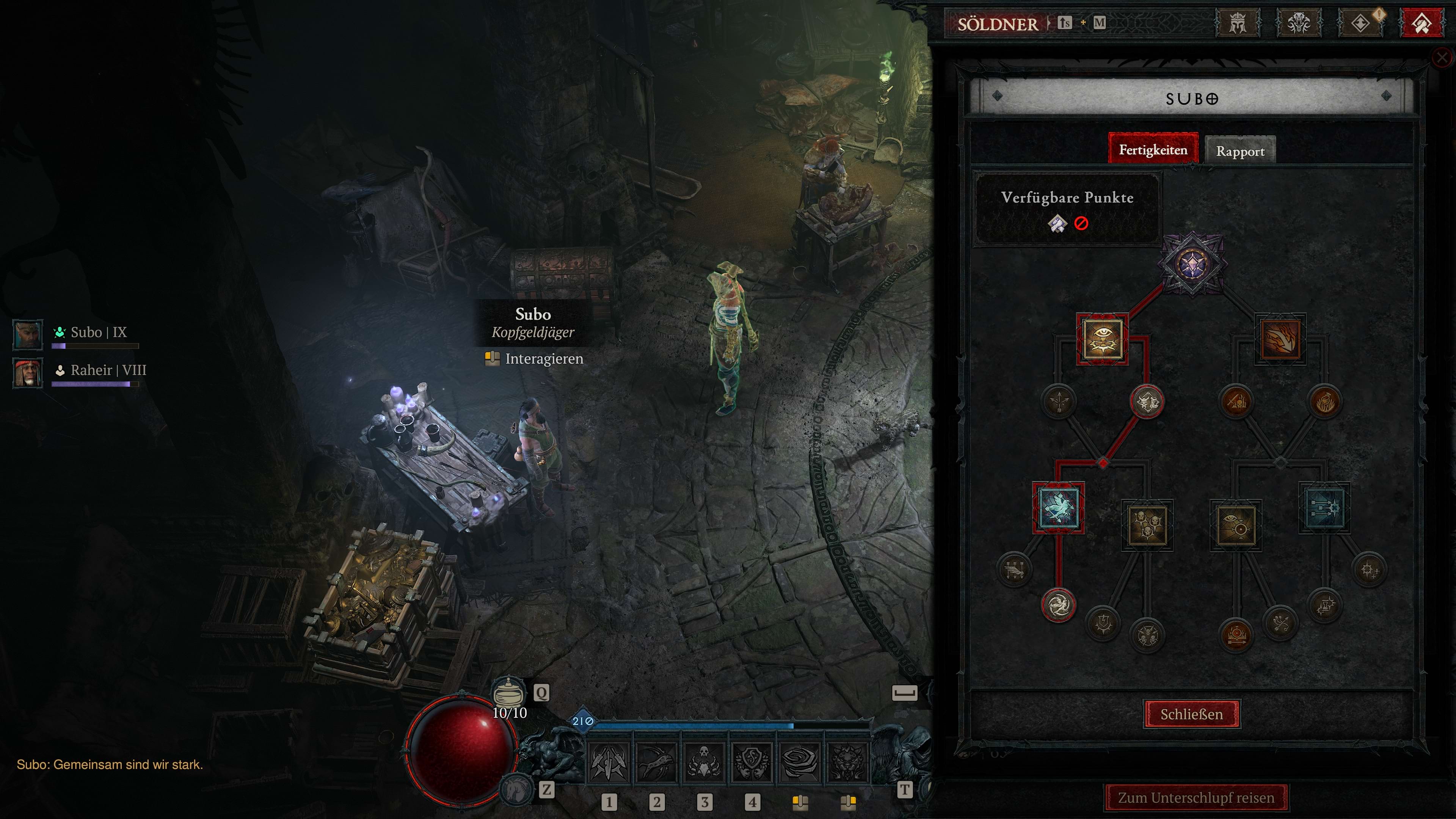Activate the roaring lion head skill

847,761
